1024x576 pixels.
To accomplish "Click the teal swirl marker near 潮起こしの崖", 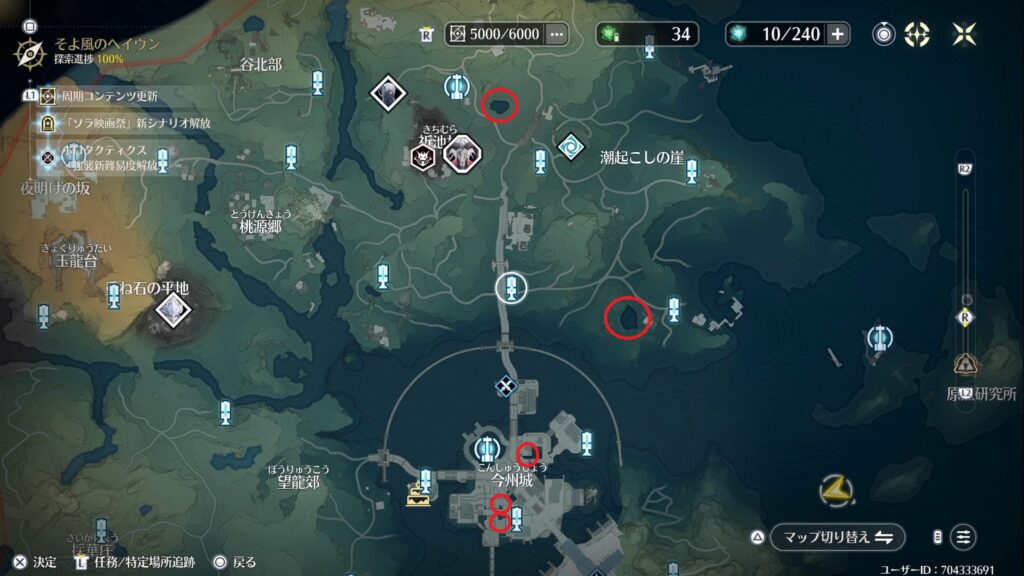I will tap(570, 146).
